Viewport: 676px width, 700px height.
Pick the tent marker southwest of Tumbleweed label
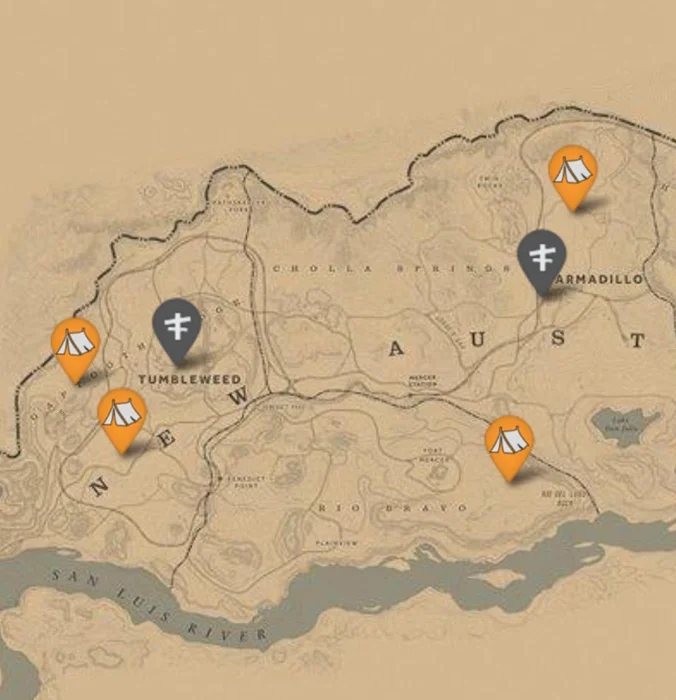pos(122,414)
